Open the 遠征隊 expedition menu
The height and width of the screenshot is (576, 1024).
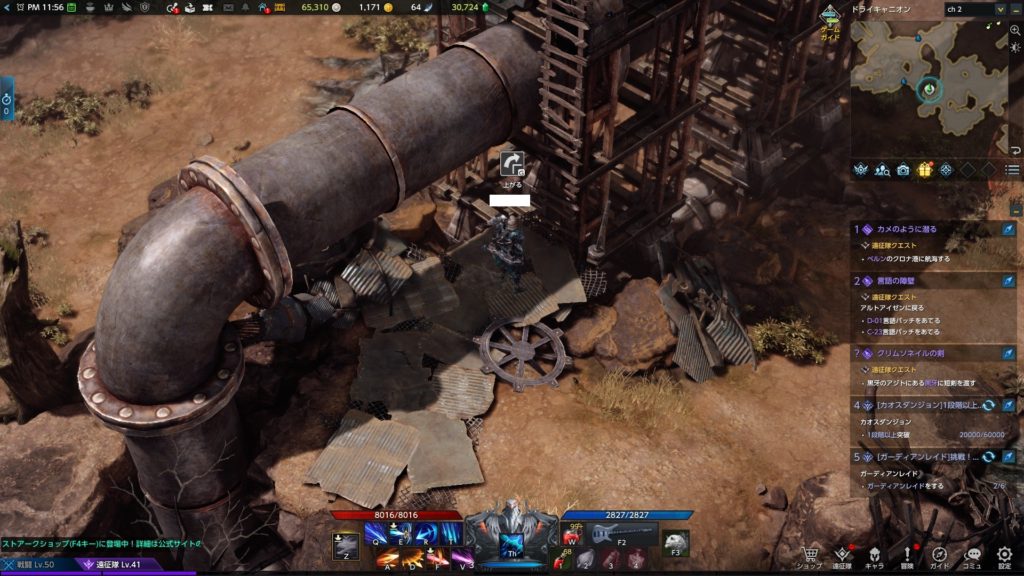click(842, 556)
